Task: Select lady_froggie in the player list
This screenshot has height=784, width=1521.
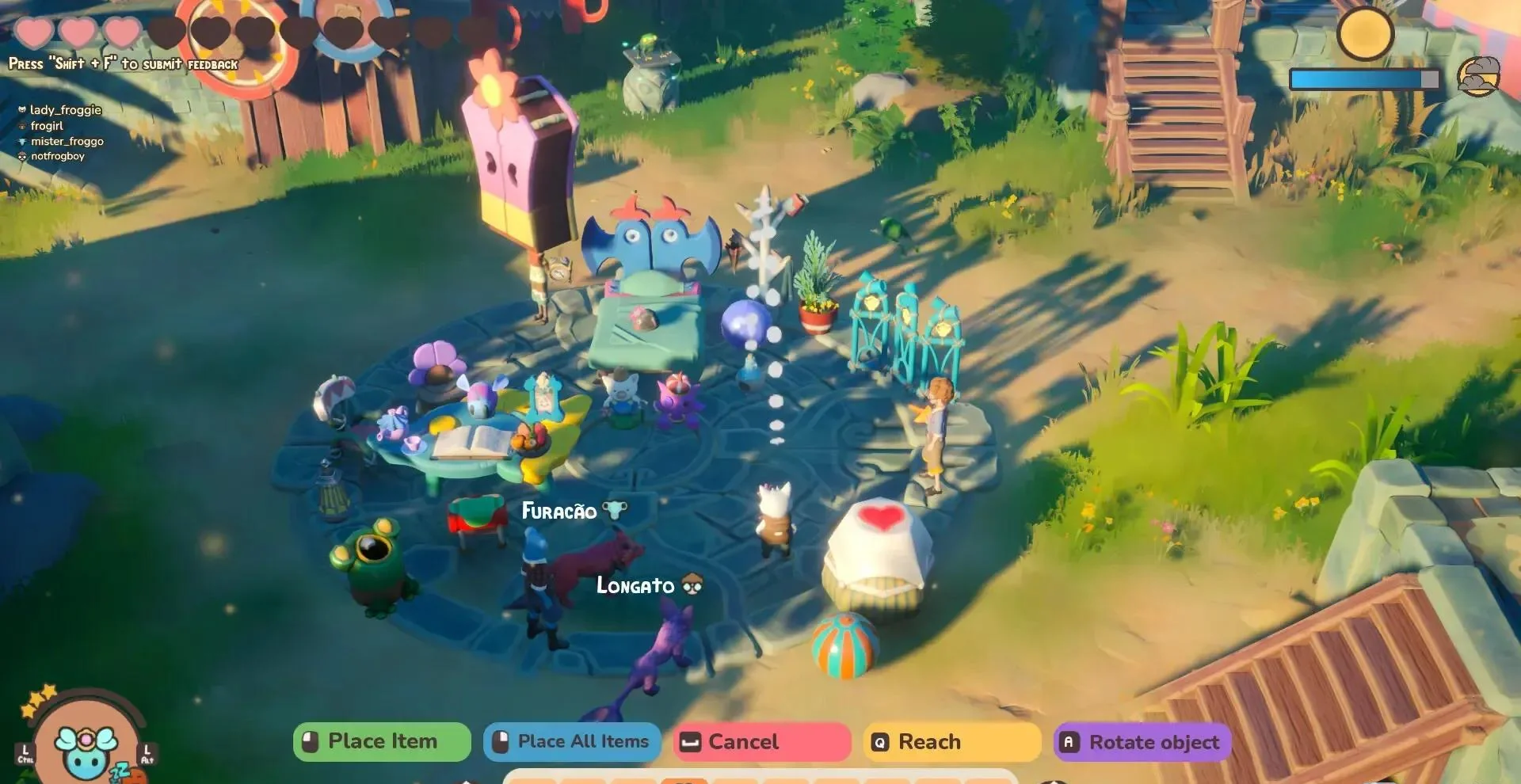Action: (65, 110)
